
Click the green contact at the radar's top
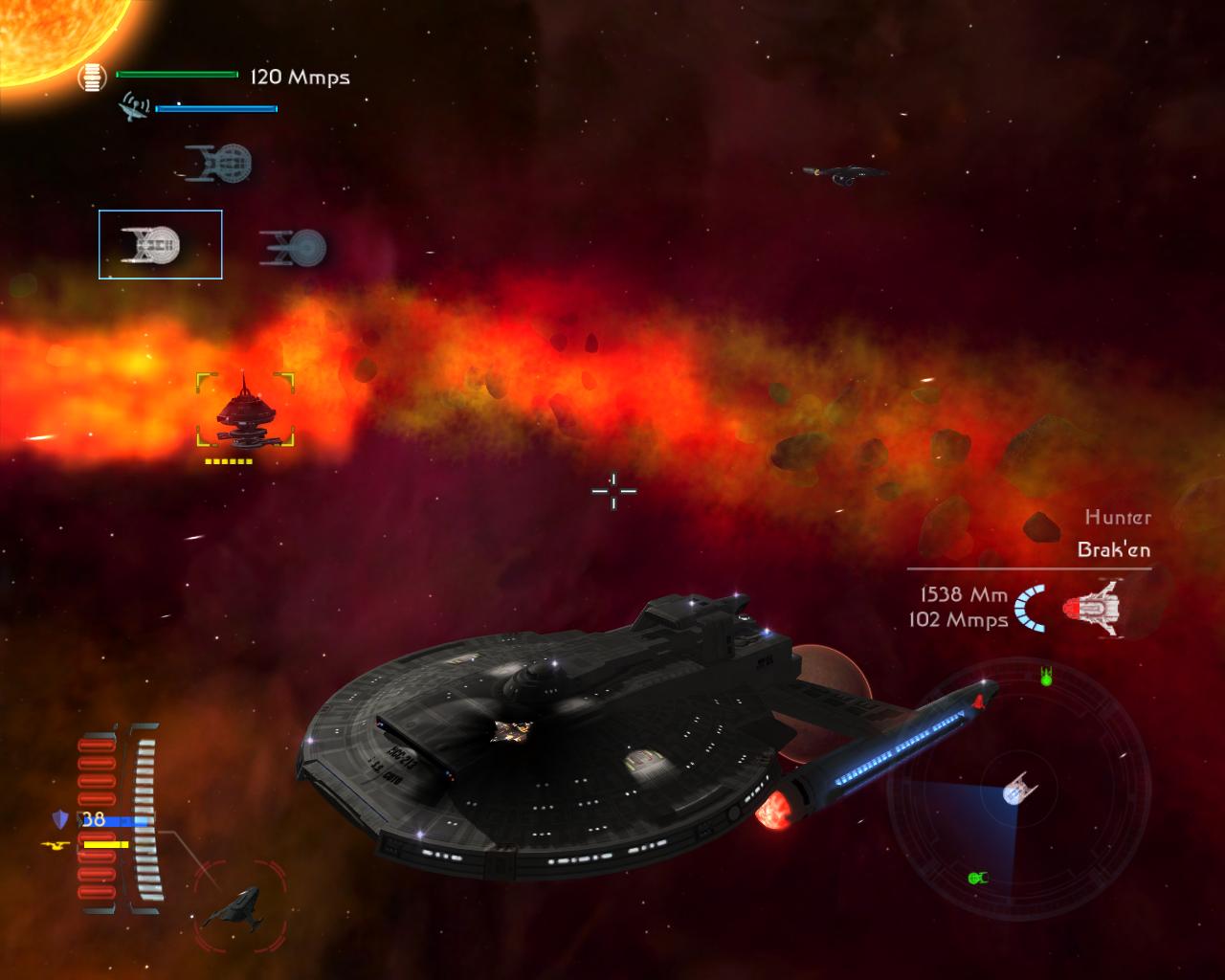pyautogui.click(x=1046, y=677)
